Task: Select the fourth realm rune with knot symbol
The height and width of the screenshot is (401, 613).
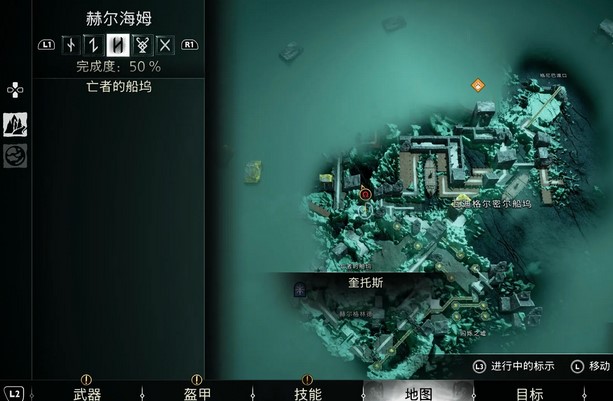Action: point(141,44)
